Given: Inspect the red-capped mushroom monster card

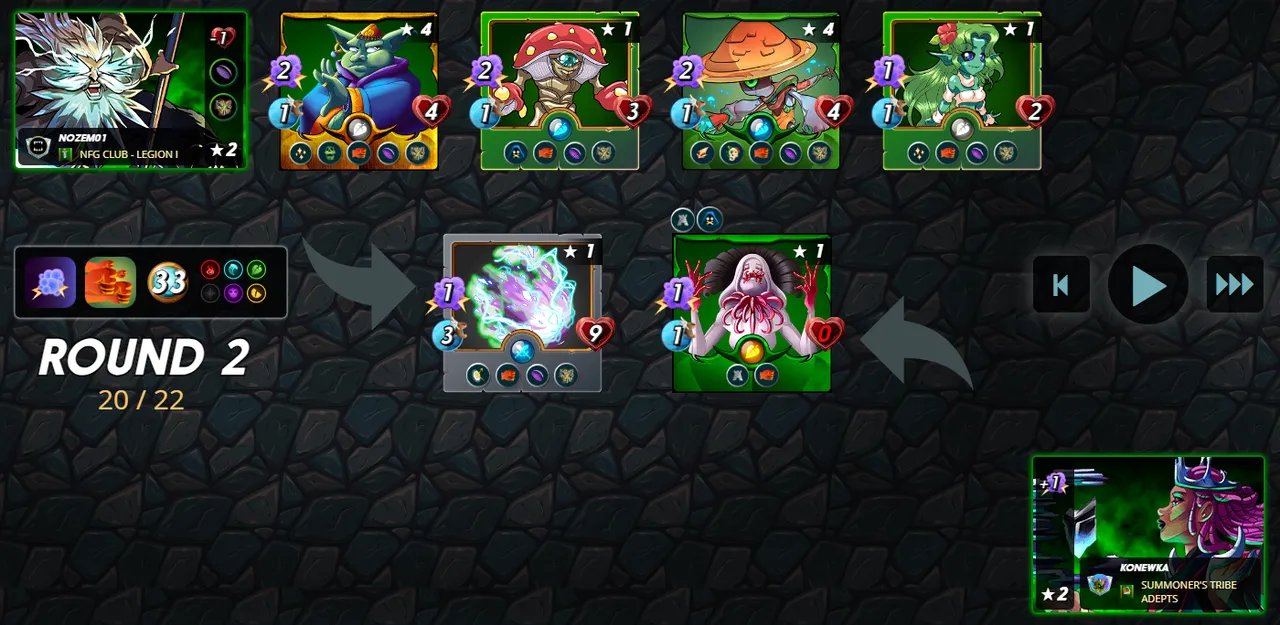Looking at the screenshot, I should pyautogui.click(x=560, y=90).
